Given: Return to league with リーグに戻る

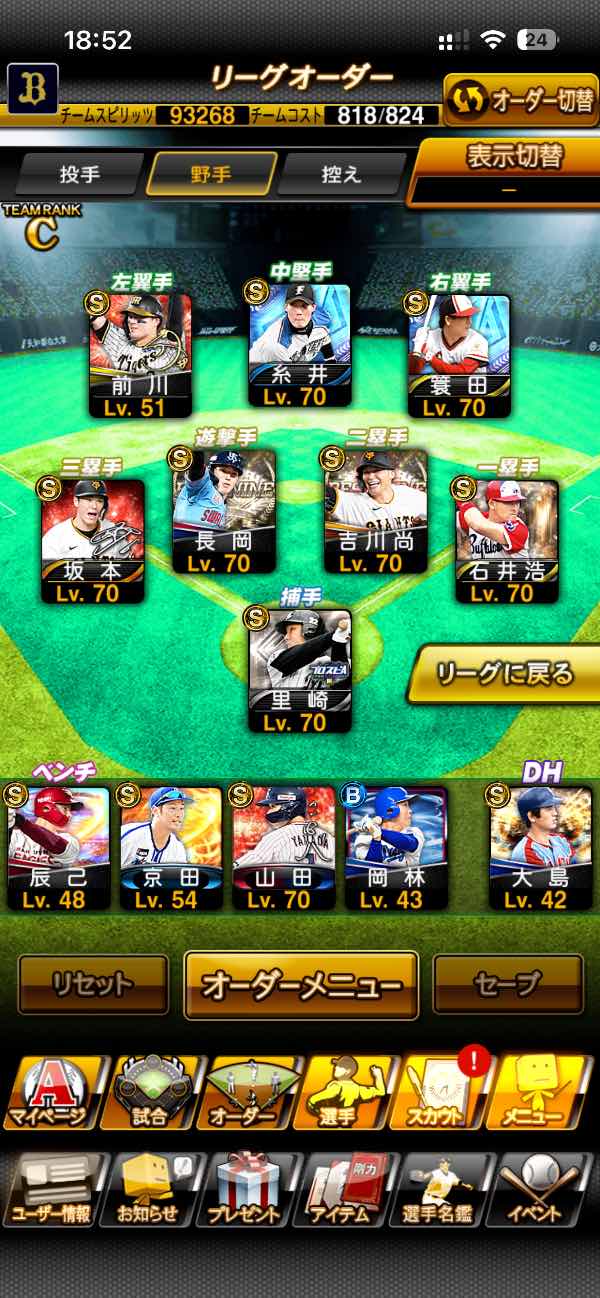Looking at the screenshot, I should (x=504, y=673).
